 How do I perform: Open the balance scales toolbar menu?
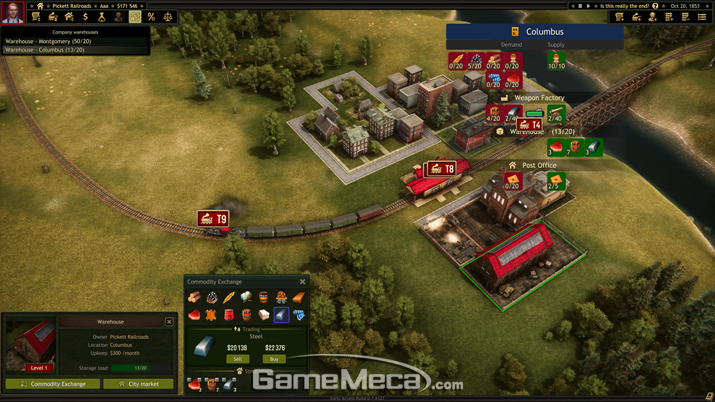point(168,17)
